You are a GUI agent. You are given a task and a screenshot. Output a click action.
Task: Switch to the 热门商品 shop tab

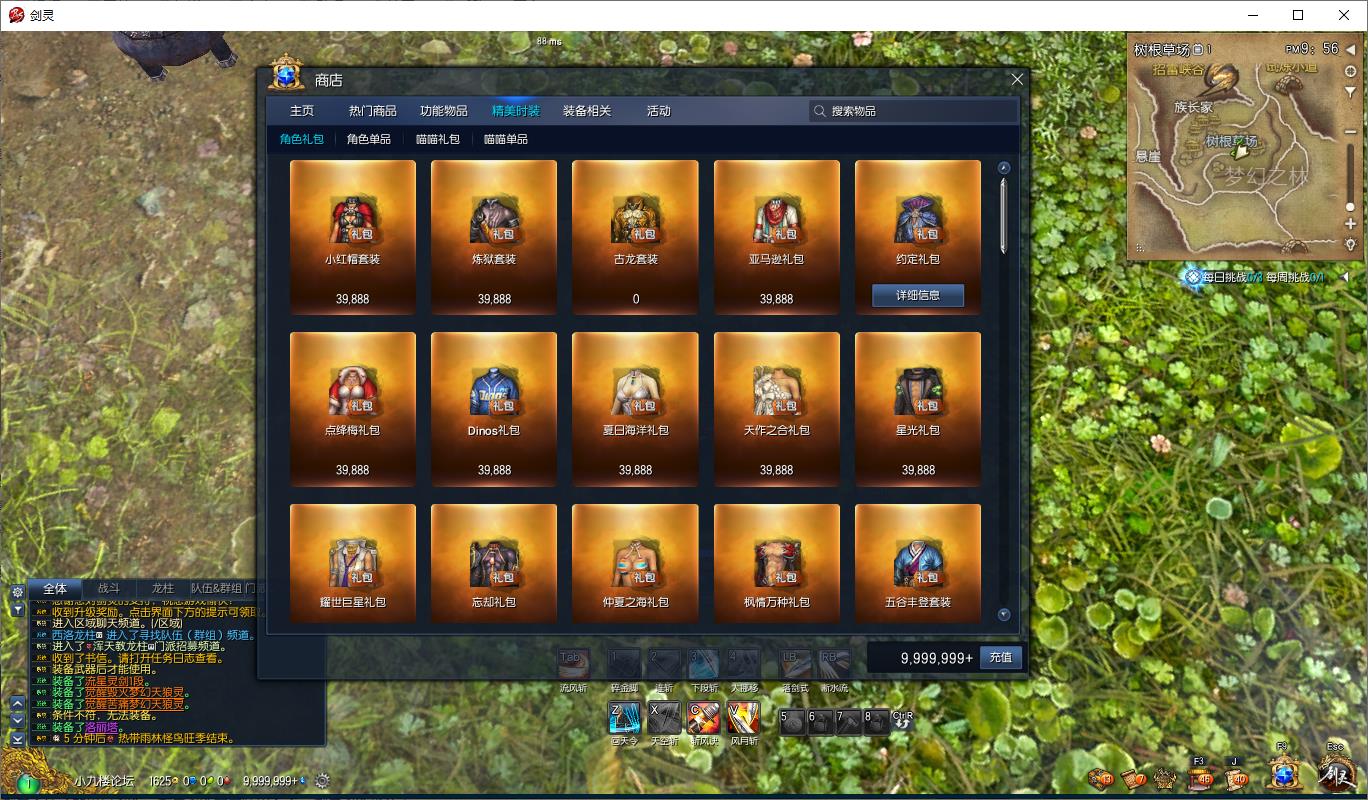coord(374,111)
